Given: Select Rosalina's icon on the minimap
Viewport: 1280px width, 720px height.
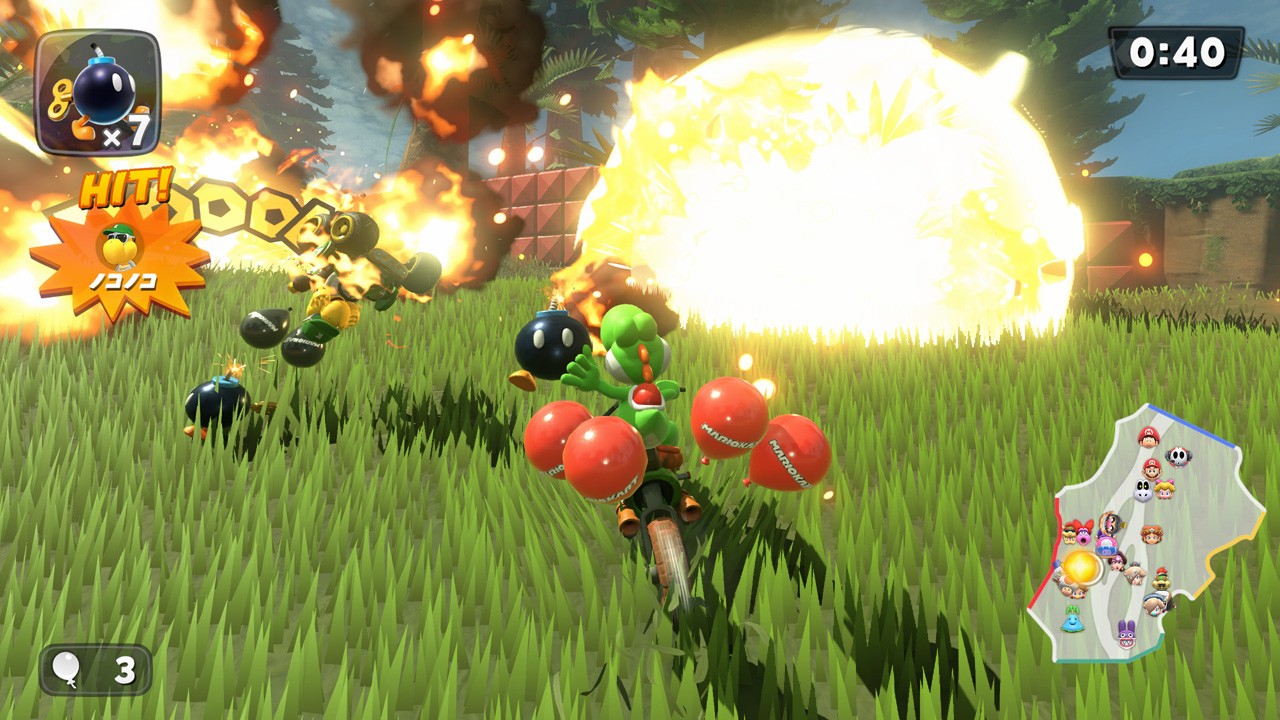Looking at the screenshot, I should tap(1136, 575).
